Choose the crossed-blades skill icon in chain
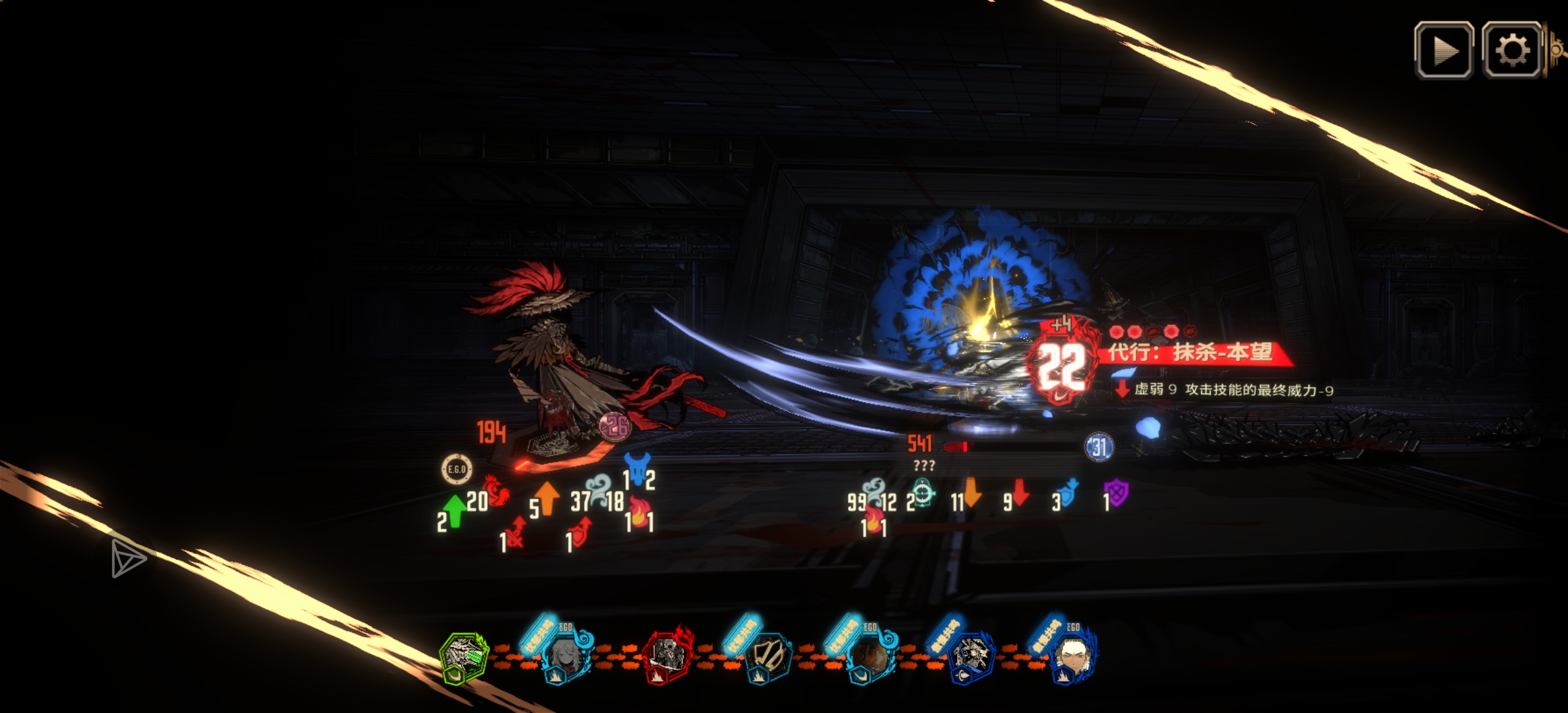The image size is (1568, 713). [768, 656]
